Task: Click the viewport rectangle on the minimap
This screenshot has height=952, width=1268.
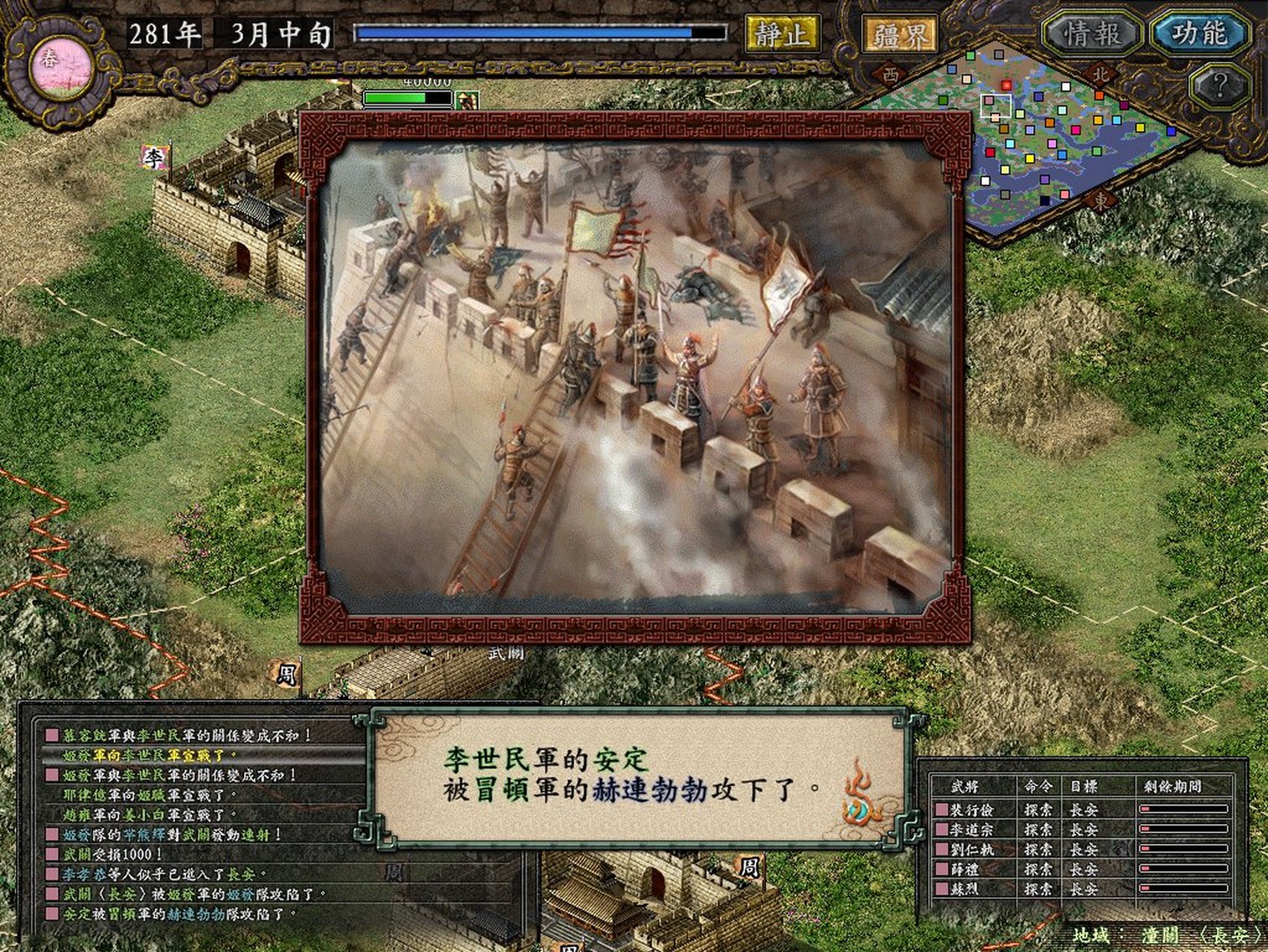Action: coord(996,106)
